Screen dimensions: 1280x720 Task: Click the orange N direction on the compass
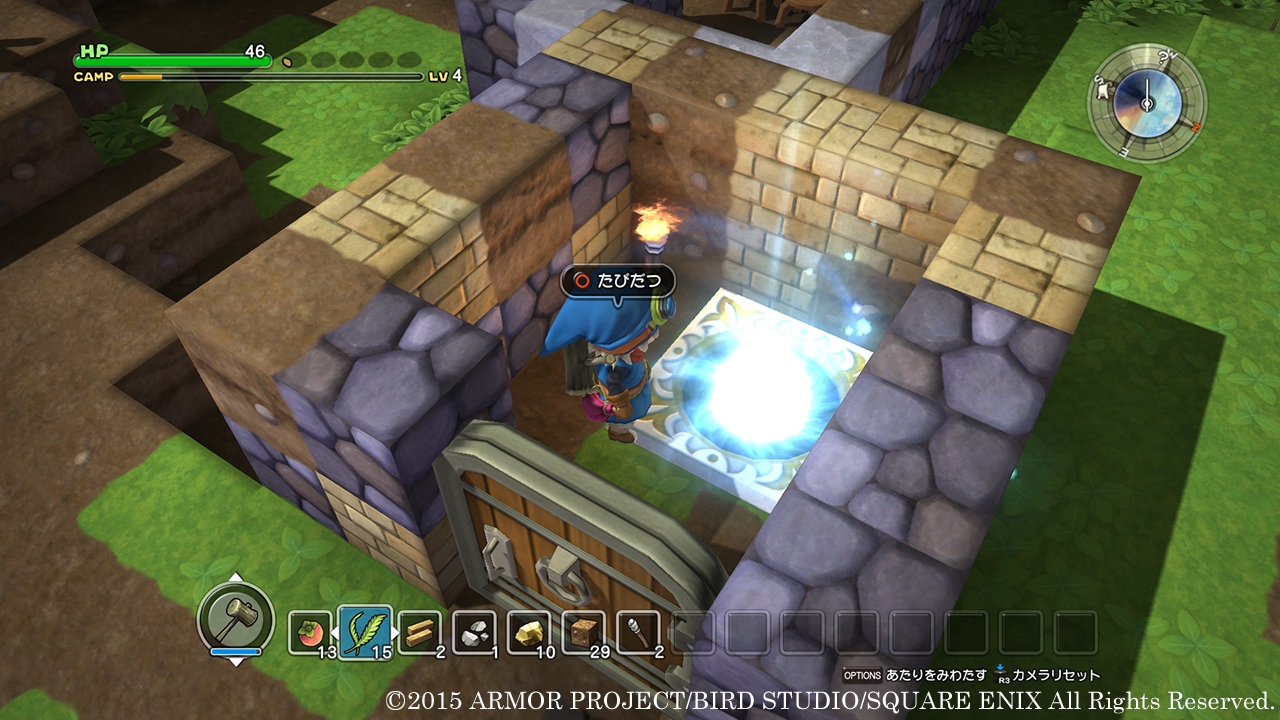coord(1196,126)
